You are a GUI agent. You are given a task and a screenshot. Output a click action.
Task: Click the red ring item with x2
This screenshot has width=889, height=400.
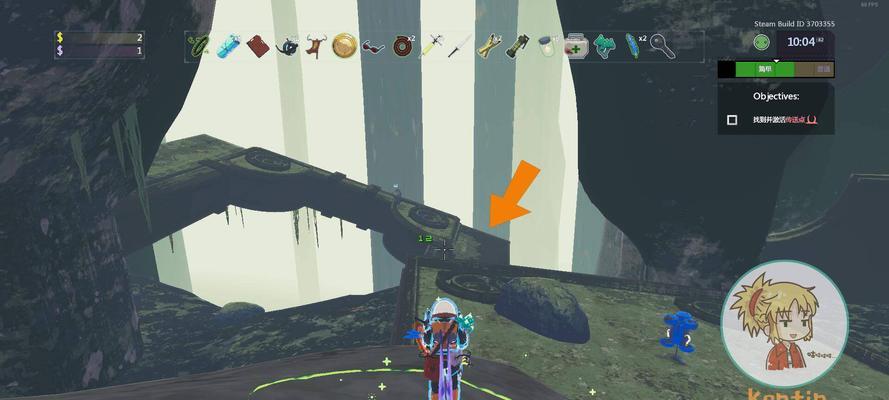point(402,45)
